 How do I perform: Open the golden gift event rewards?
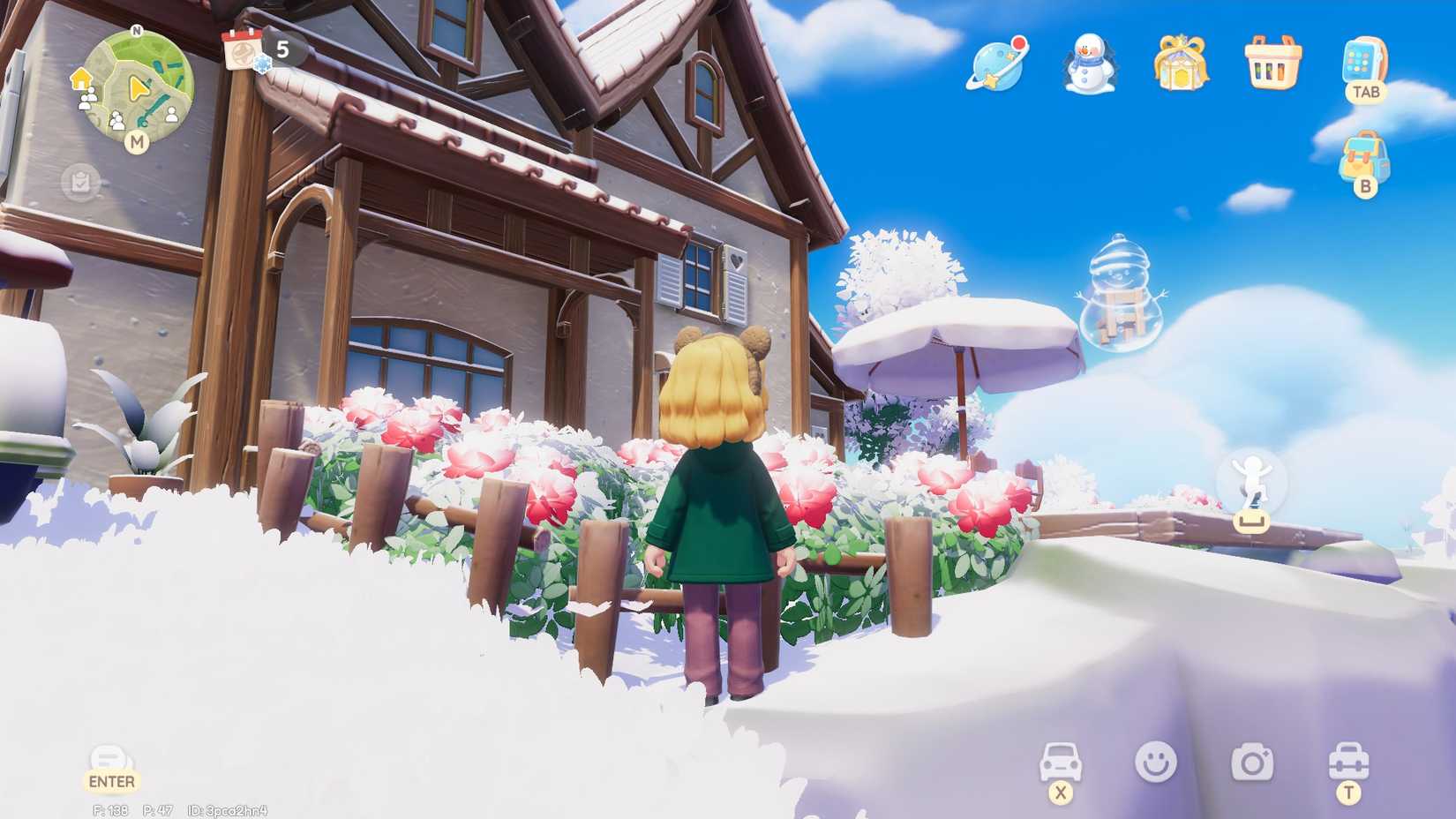tap(1180, 64)
